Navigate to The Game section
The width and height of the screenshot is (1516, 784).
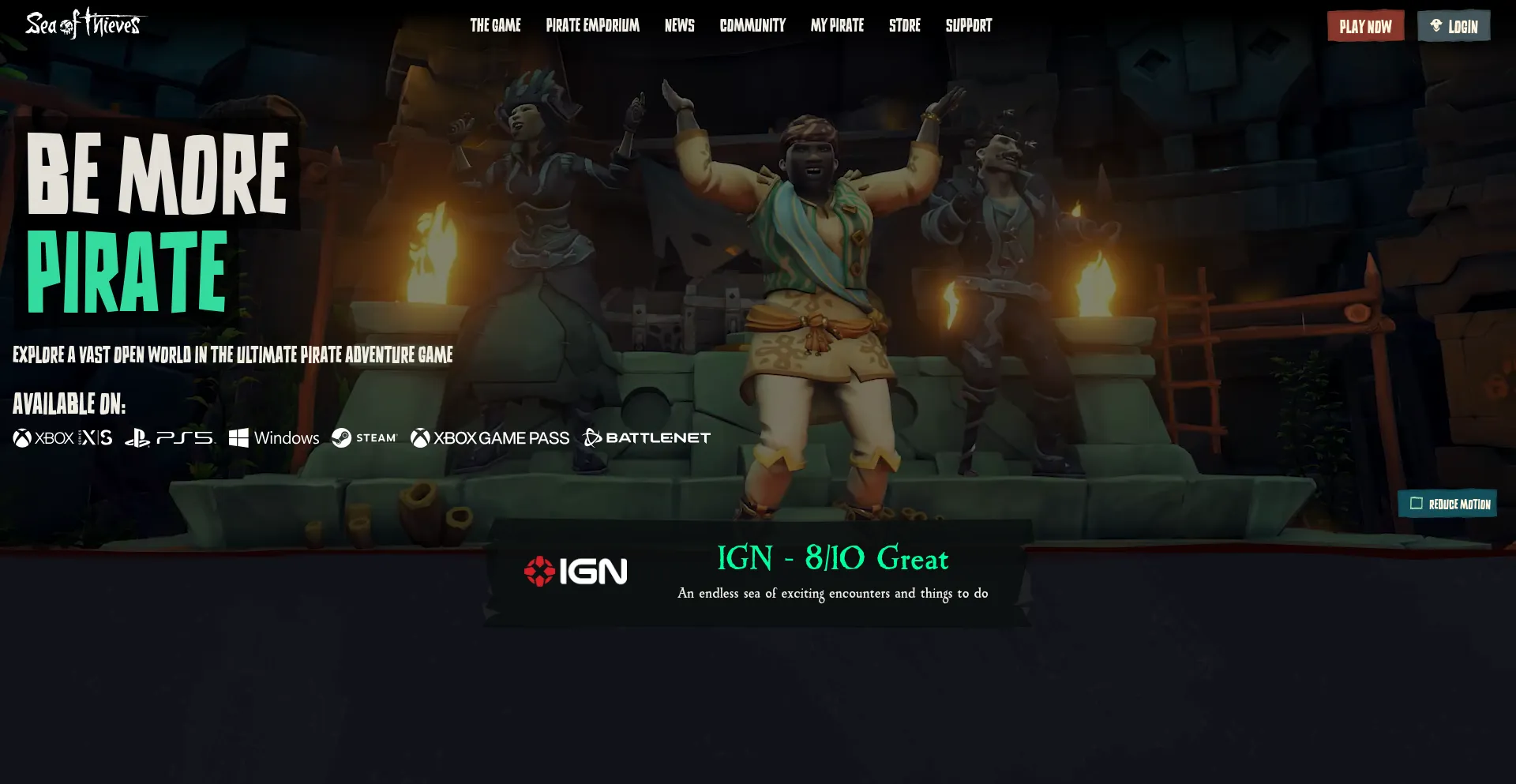point(495,25)
